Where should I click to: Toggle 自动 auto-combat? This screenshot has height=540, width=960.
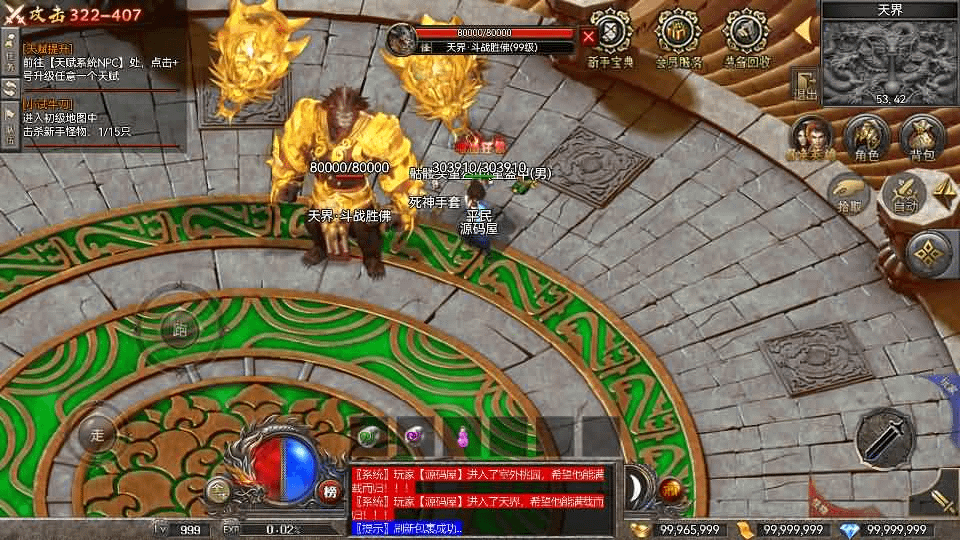pyautogui.click(x=904, y=196)
